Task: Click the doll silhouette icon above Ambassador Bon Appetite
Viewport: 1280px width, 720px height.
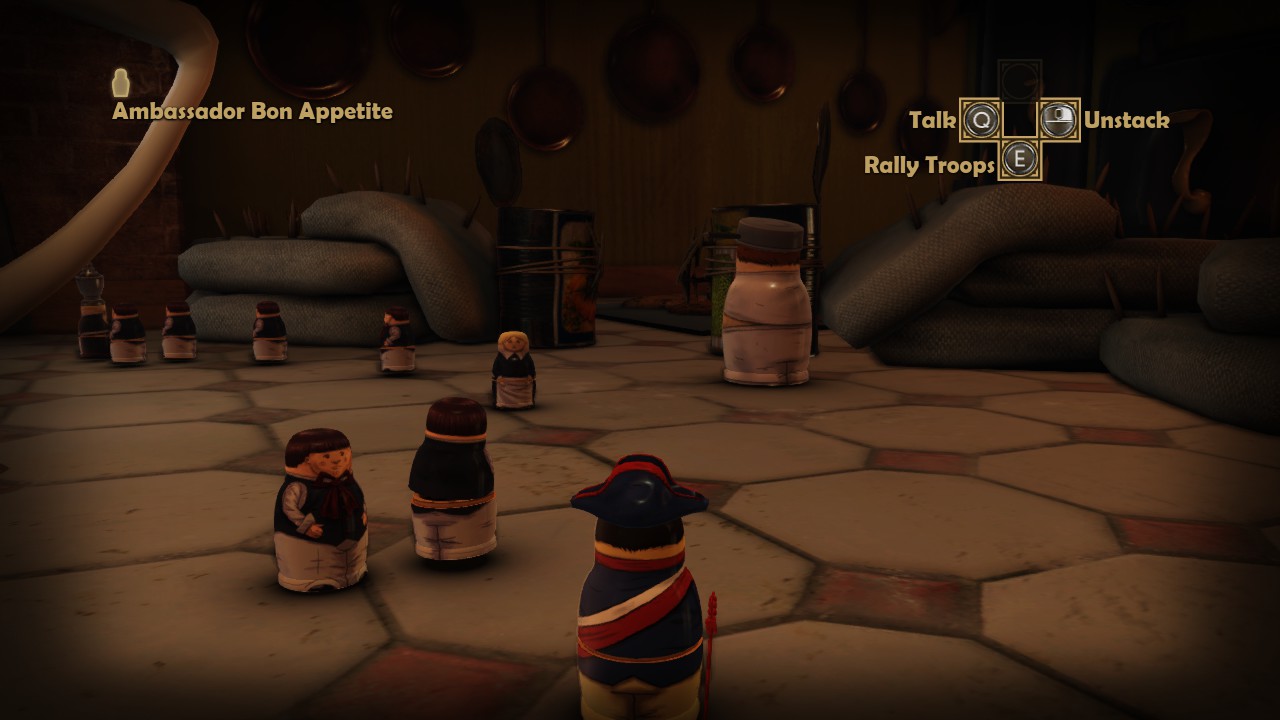Action: [121, 83]
